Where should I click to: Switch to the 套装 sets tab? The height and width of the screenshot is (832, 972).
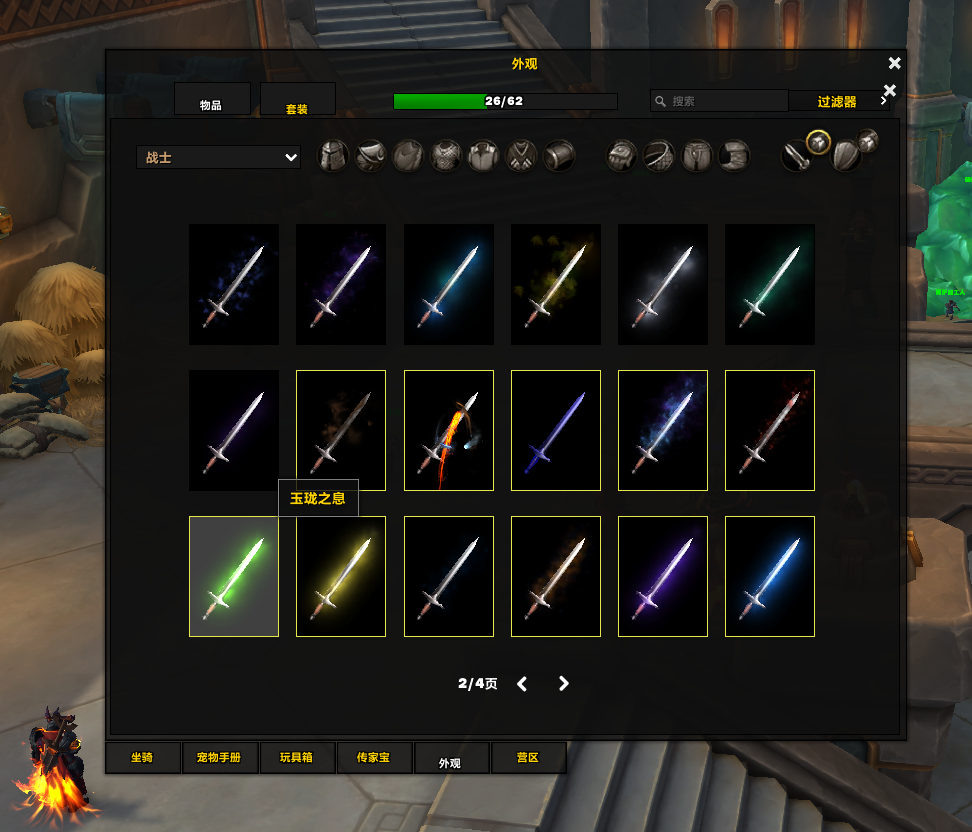click(297, 101)
